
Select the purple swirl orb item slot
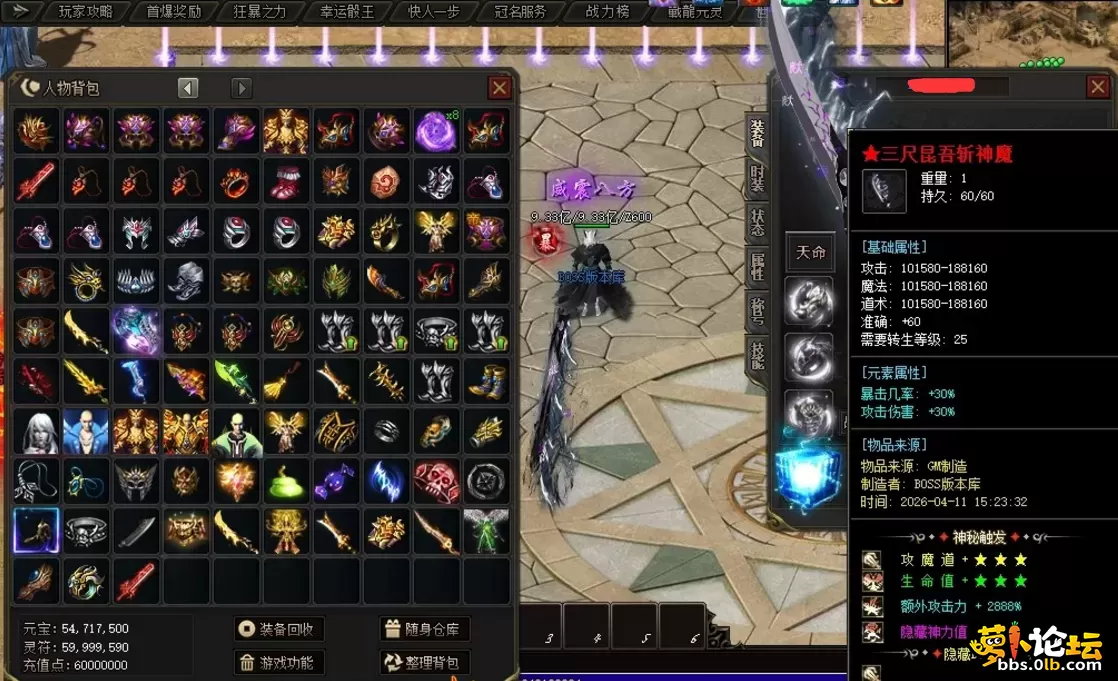[x=436, y=131]
